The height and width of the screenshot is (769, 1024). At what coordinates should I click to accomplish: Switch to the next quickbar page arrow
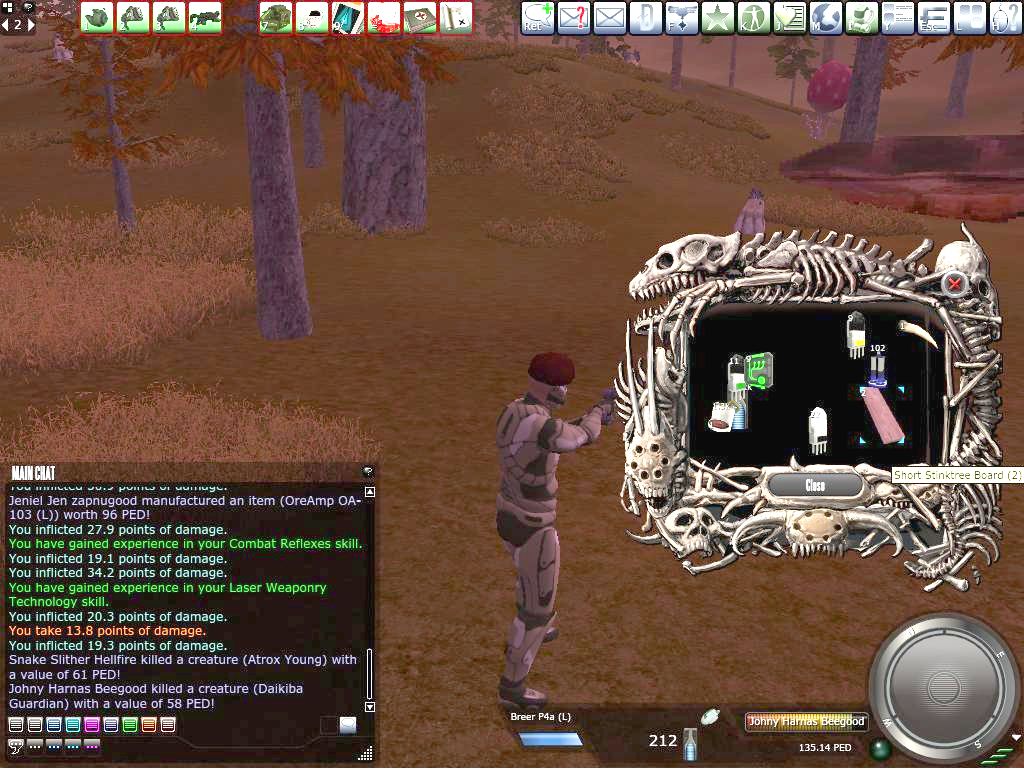pyautogui.click(x=30, y=25)
